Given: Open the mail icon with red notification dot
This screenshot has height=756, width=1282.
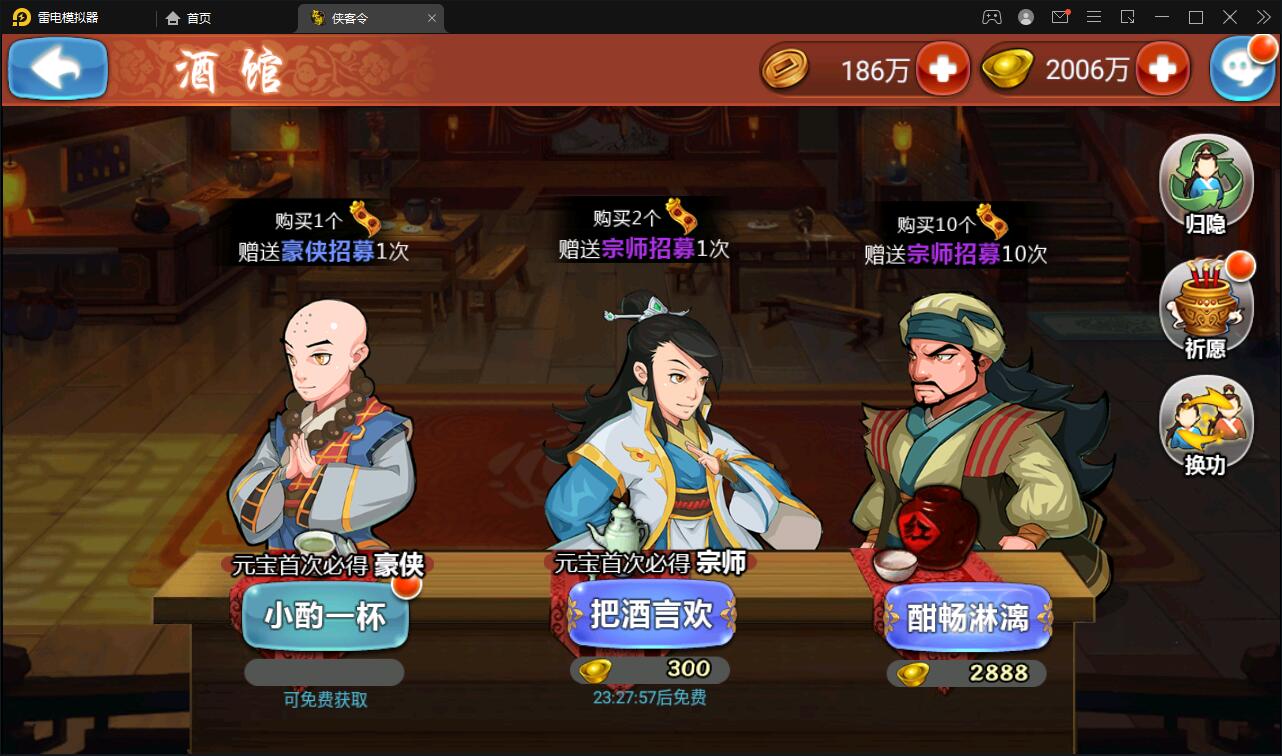Looking at the screenshot, I should pos(1060,17).
